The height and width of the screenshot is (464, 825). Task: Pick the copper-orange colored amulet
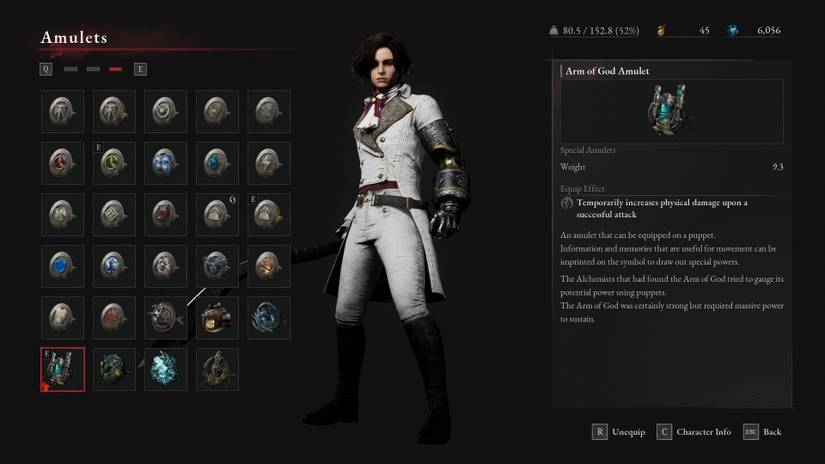tap(268, 266)
